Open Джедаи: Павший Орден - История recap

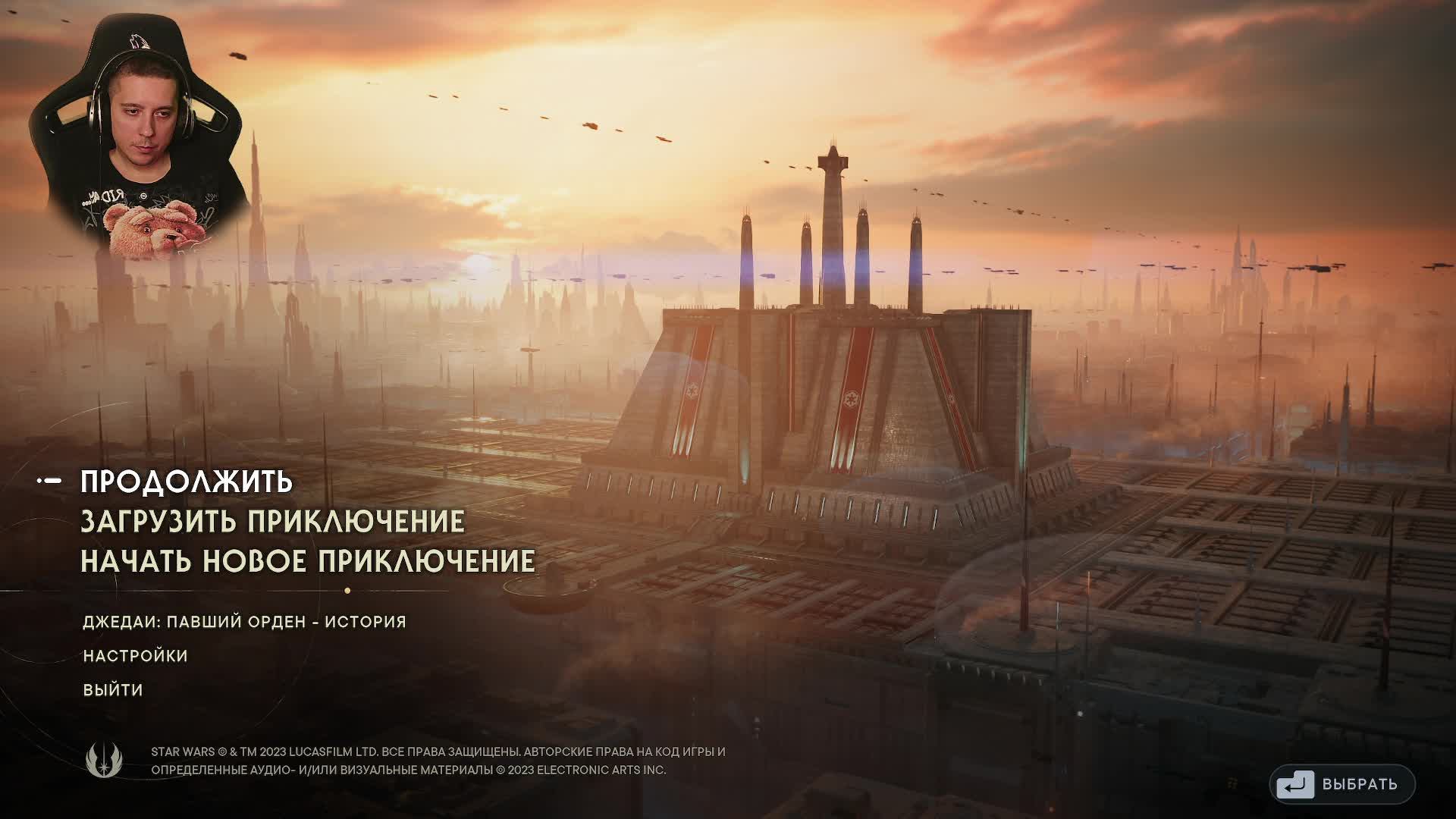tap(244, 622)
